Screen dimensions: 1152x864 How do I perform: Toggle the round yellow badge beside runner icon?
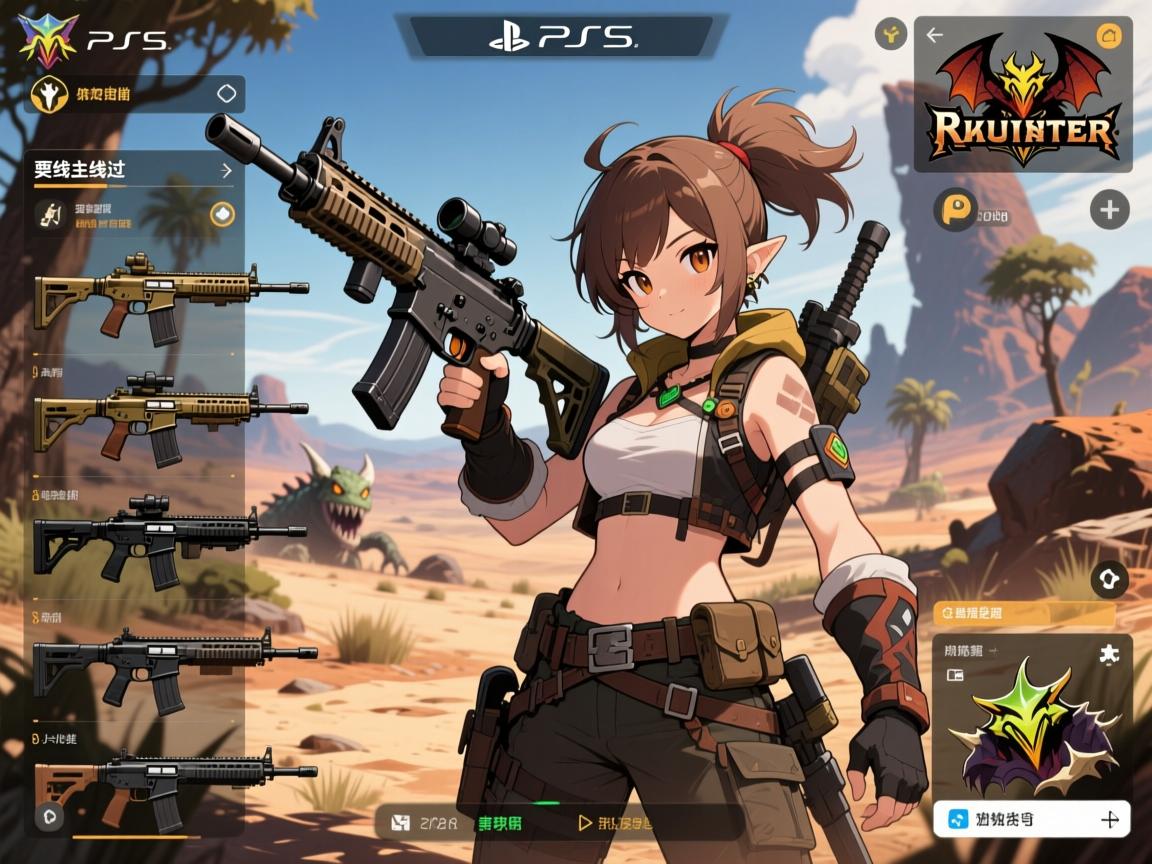point(222,214)
